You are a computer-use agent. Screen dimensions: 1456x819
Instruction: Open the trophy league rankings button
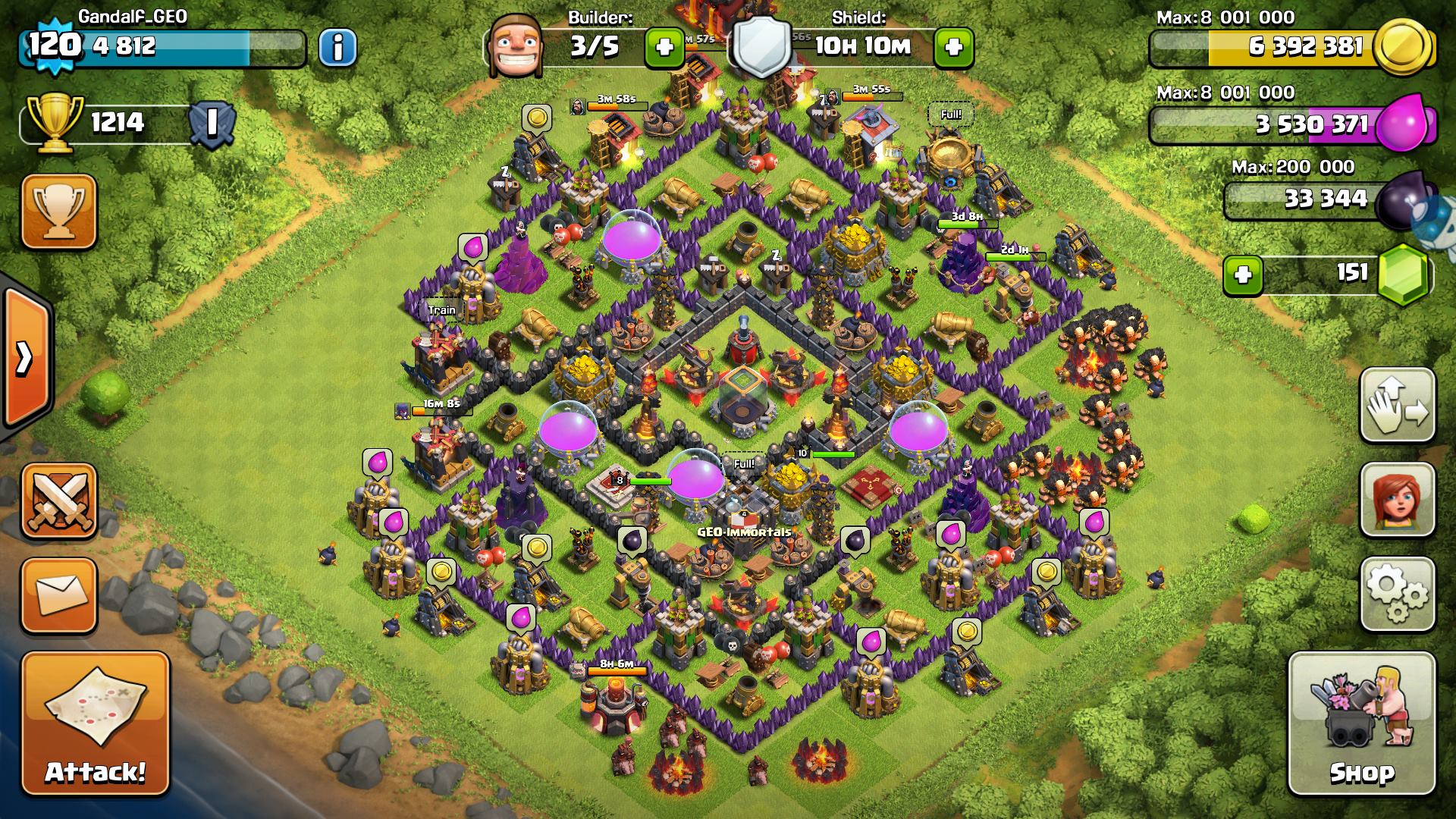click(59, 211)
